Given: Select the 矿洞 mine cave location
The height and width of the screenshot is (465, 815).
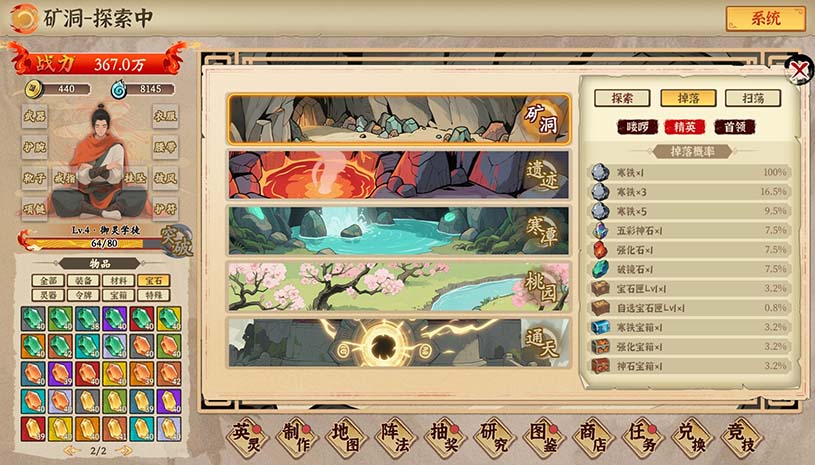Looking at the screenshot, I should (398, 119).
